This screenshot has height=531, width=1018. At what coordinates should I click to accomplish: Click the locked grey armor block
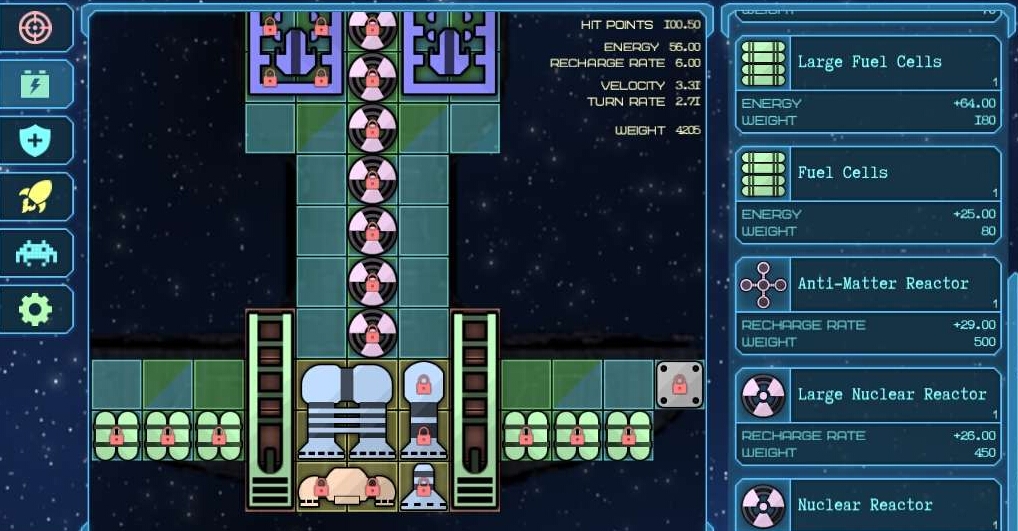click(x=679, y=385)
